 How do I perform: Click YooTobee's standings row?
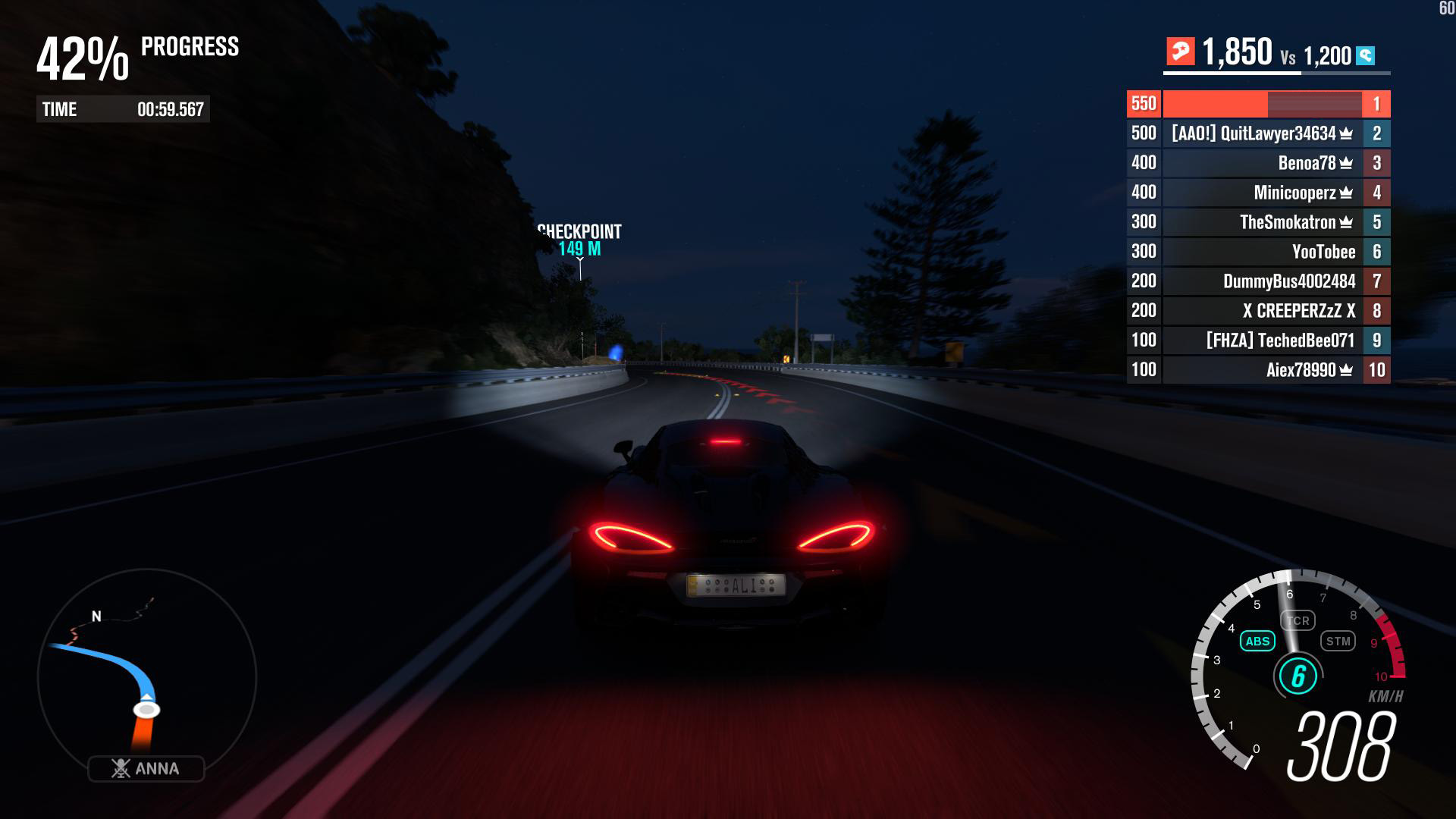1259,252
